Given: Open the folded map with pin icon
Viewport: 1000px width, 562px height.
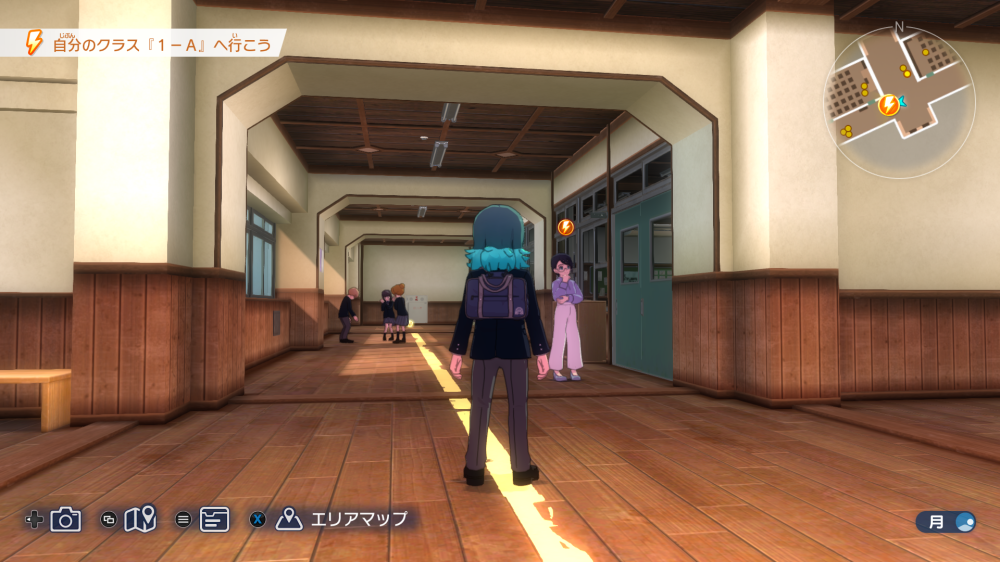Looking at the screenshot, I should pyautogui.click(x=140, y=519).
